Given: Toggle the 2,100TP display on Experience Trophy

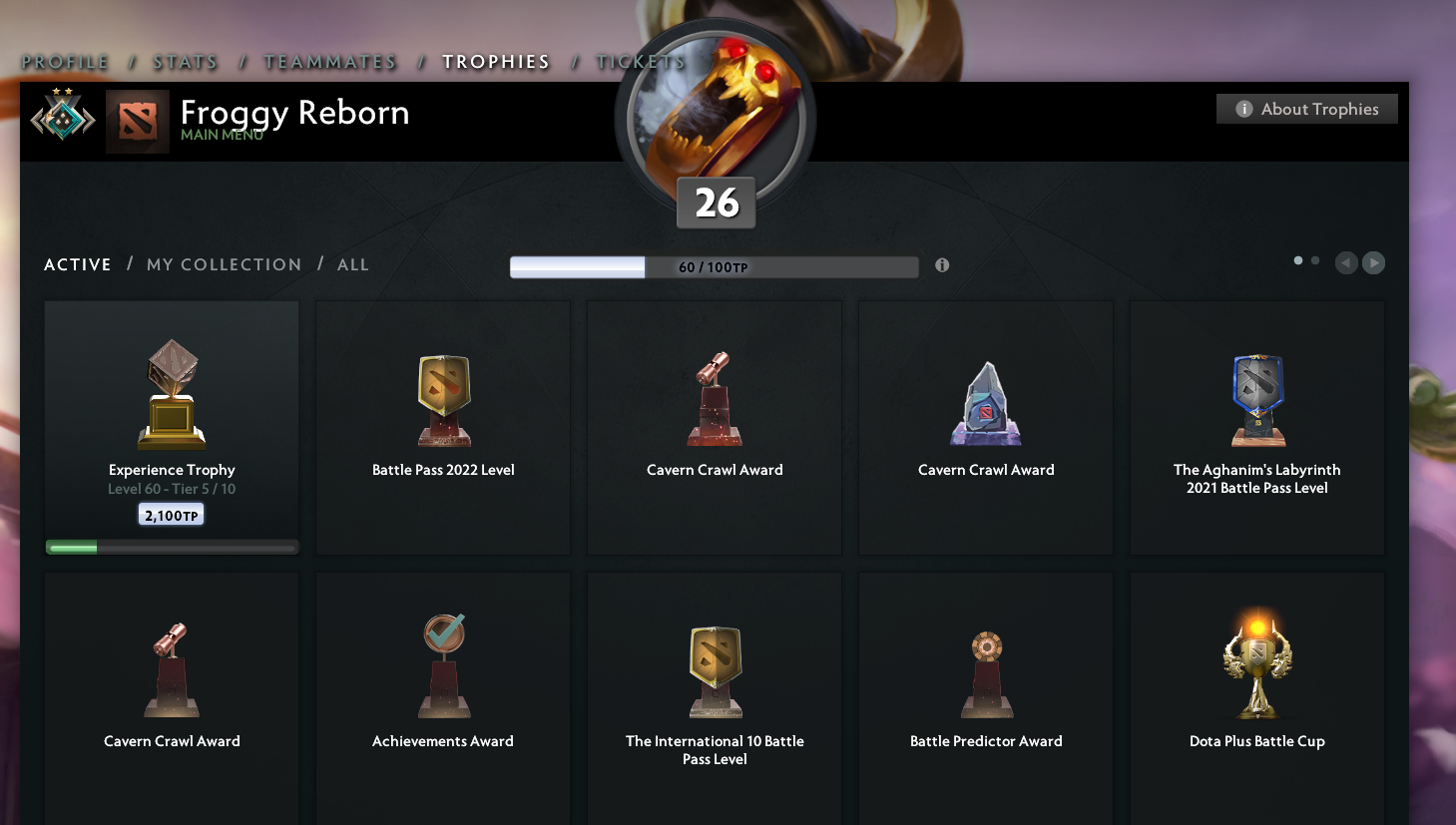Looking at the screenshot, I should [171, 515].
